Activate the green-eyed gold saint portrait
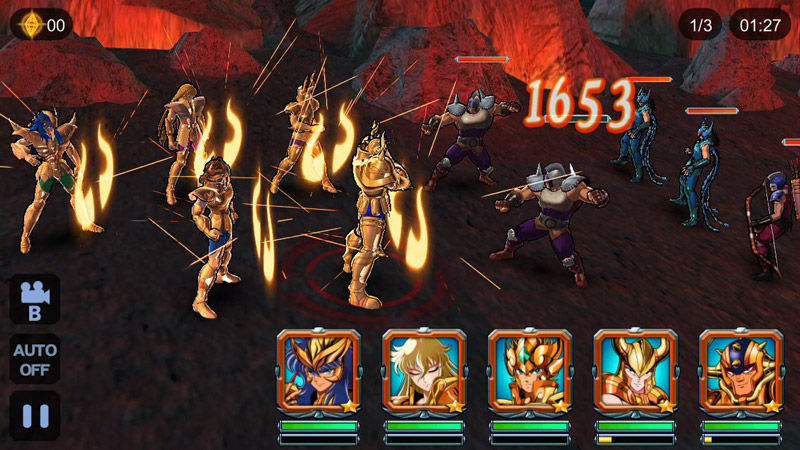 530,372
